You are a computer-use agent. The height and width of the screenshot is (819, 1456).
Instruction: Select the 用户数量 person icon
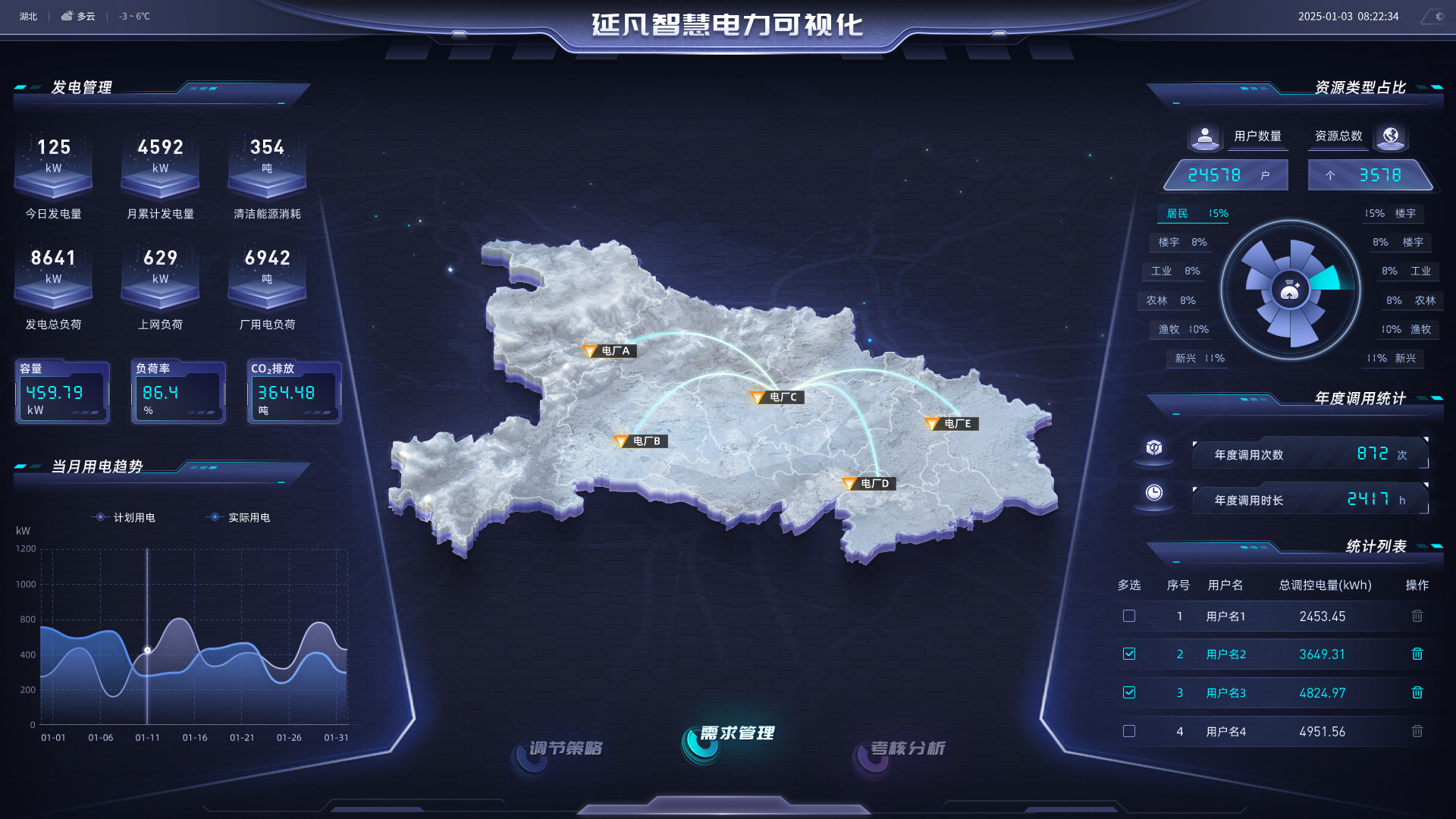click(x=1205, y=137)
